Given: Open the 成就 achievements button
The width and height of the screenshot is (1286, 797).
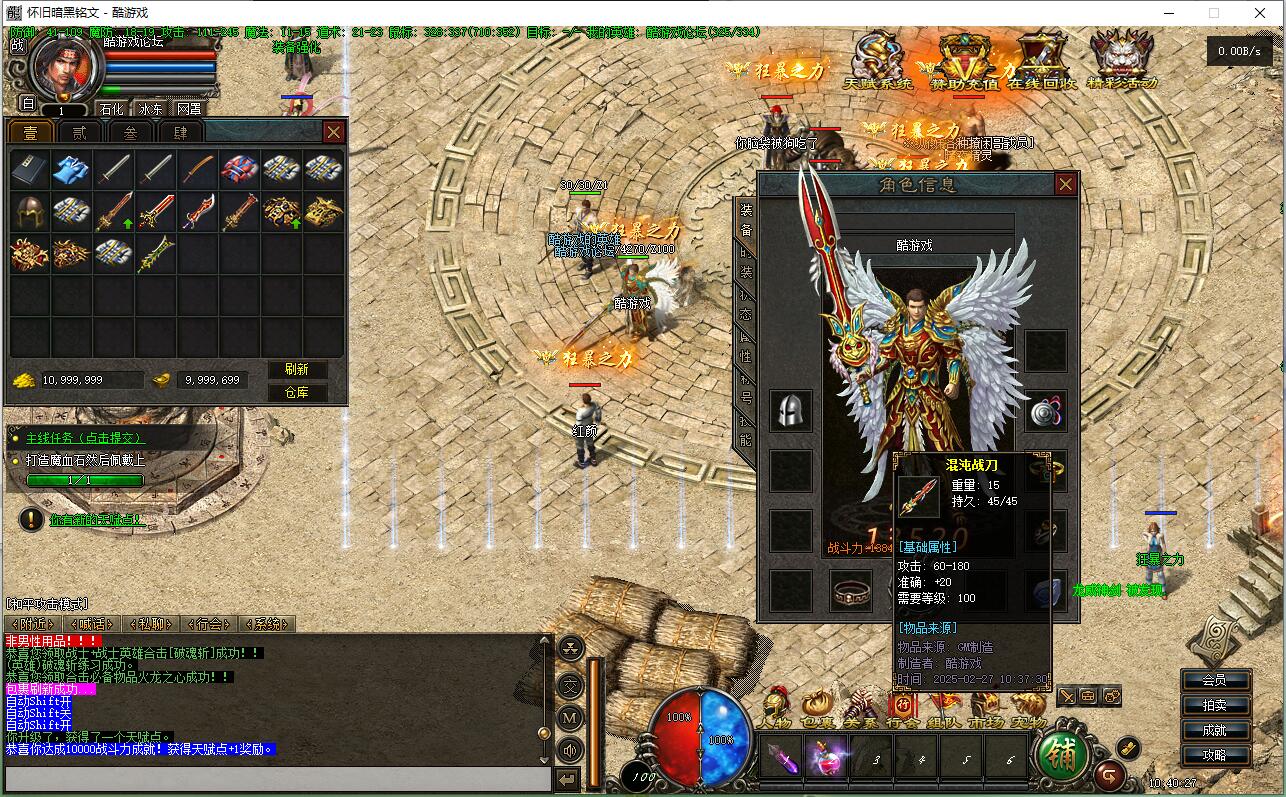Looking at the screenshot, I should point(1214,730).
